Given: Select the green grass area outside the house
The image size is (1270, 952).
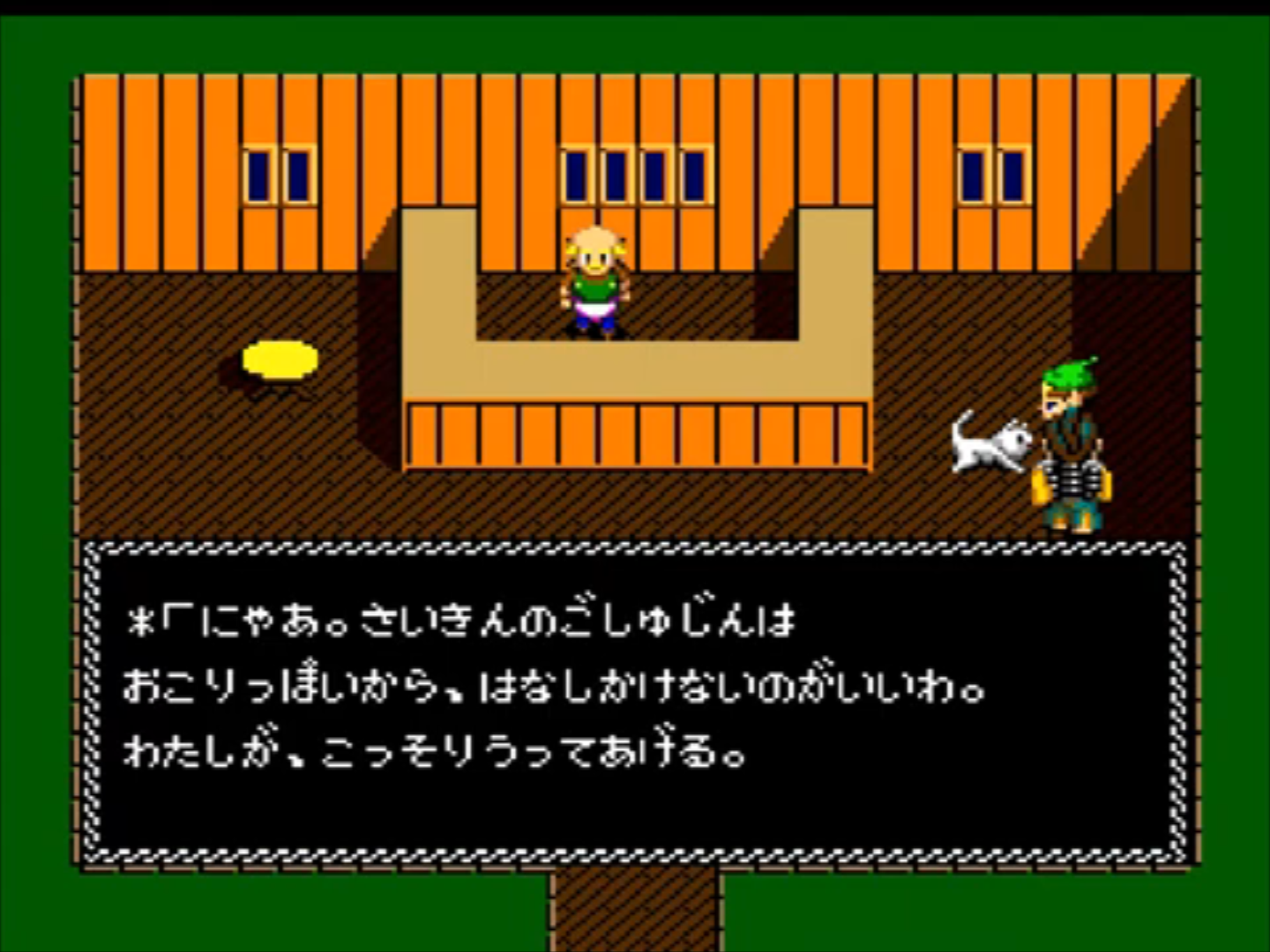Looking at the screenshot, I should coord(35,441).
